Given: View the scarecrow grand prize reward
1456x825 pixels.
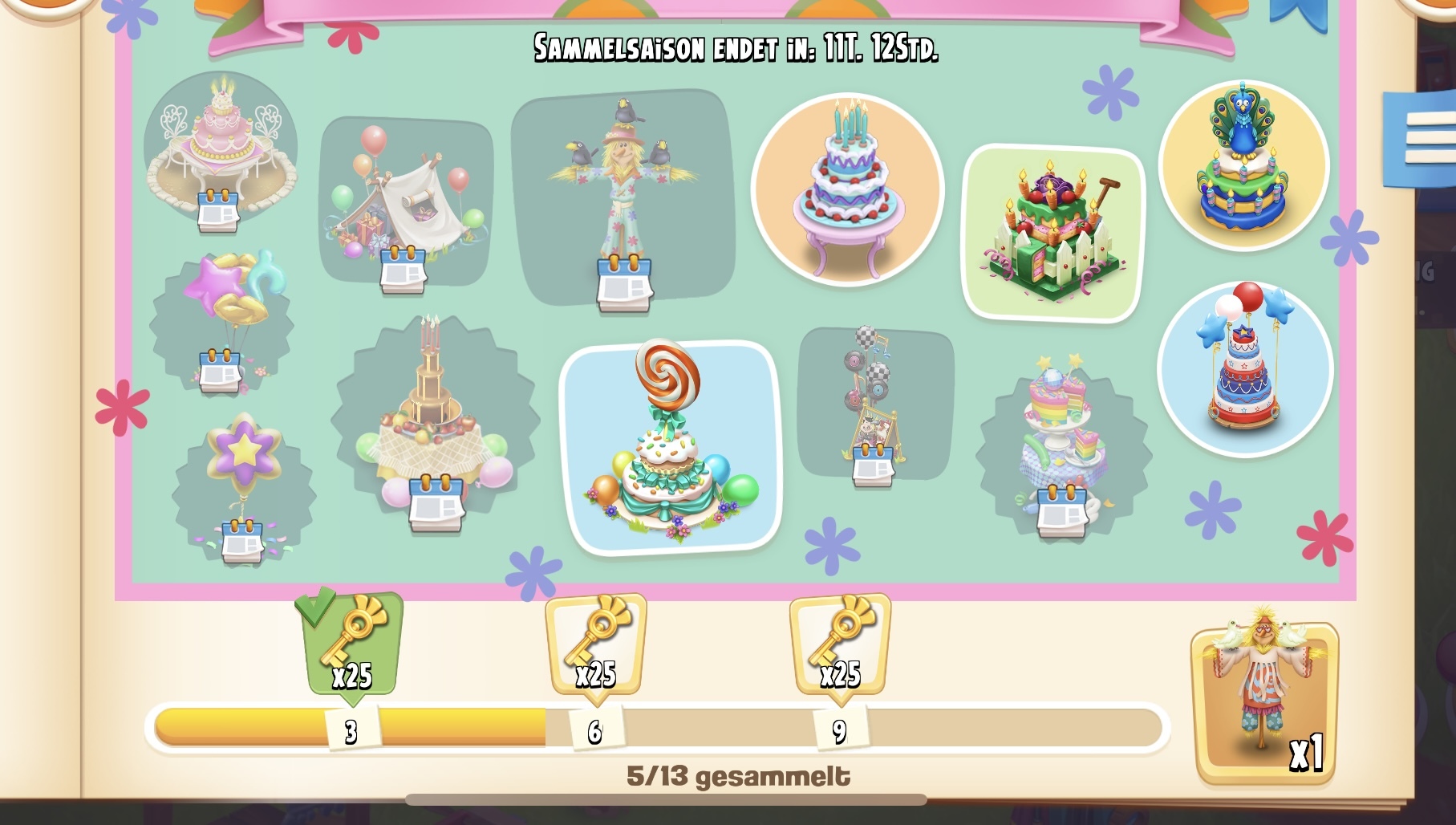Looking at the screenshot, I should tap(1264, 698).
